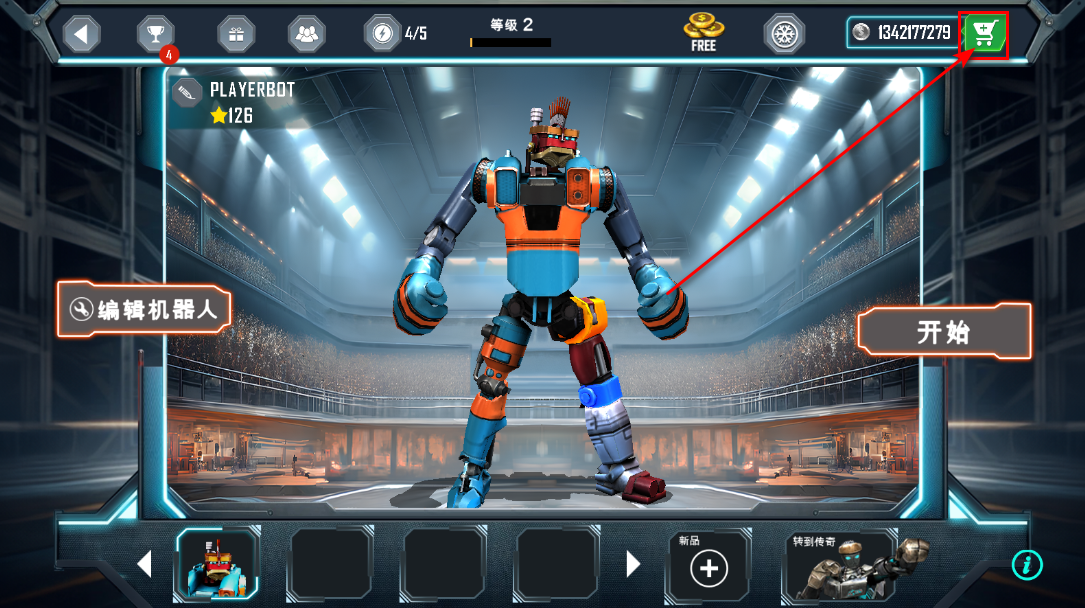The width and height of the screenshot is (1085, 608).
Task: Open the green shopping cart store
Action: click(x=984, y=35)
